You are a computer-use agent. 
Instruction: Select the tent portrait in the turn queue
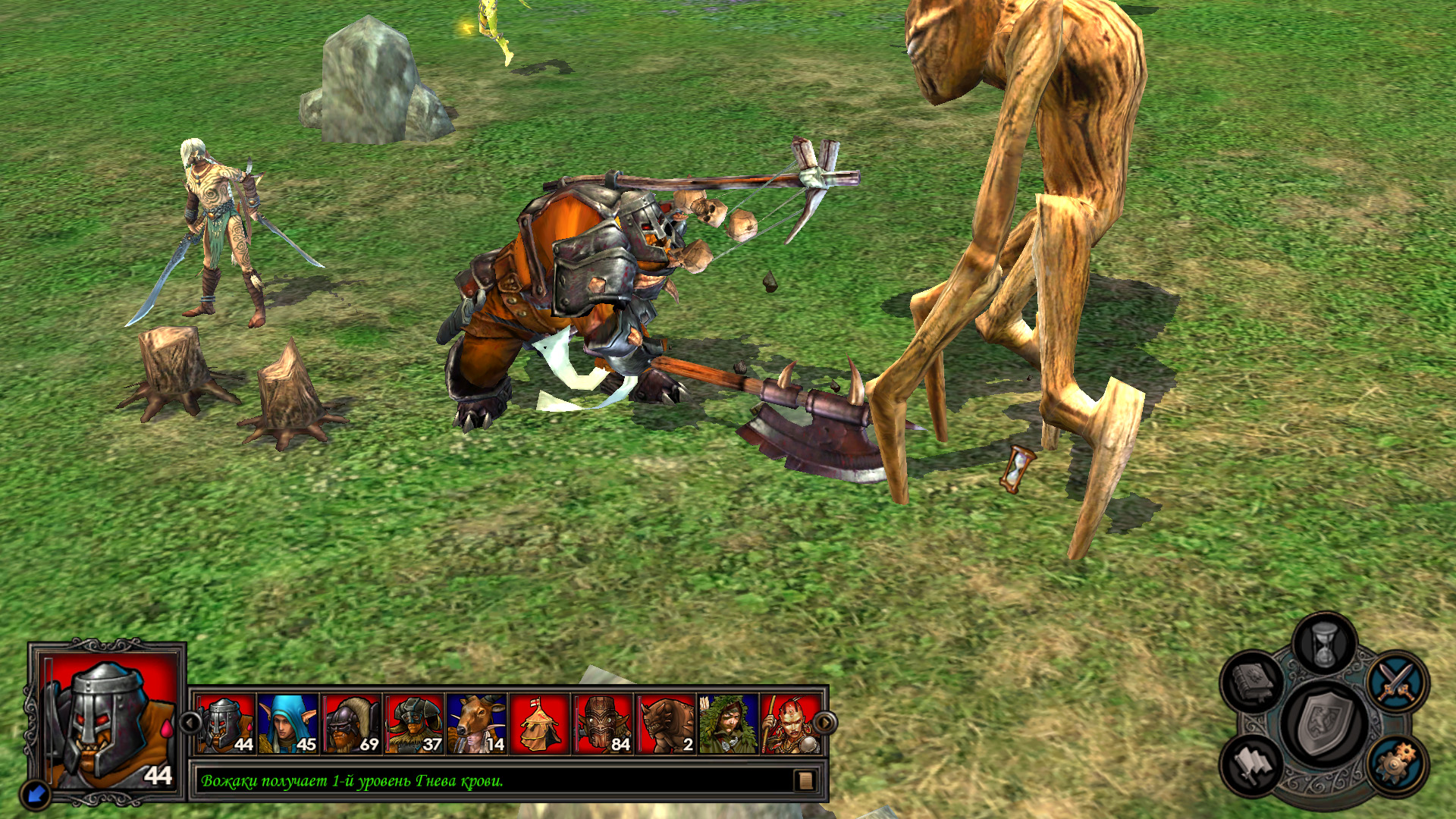tap(539, 724)
